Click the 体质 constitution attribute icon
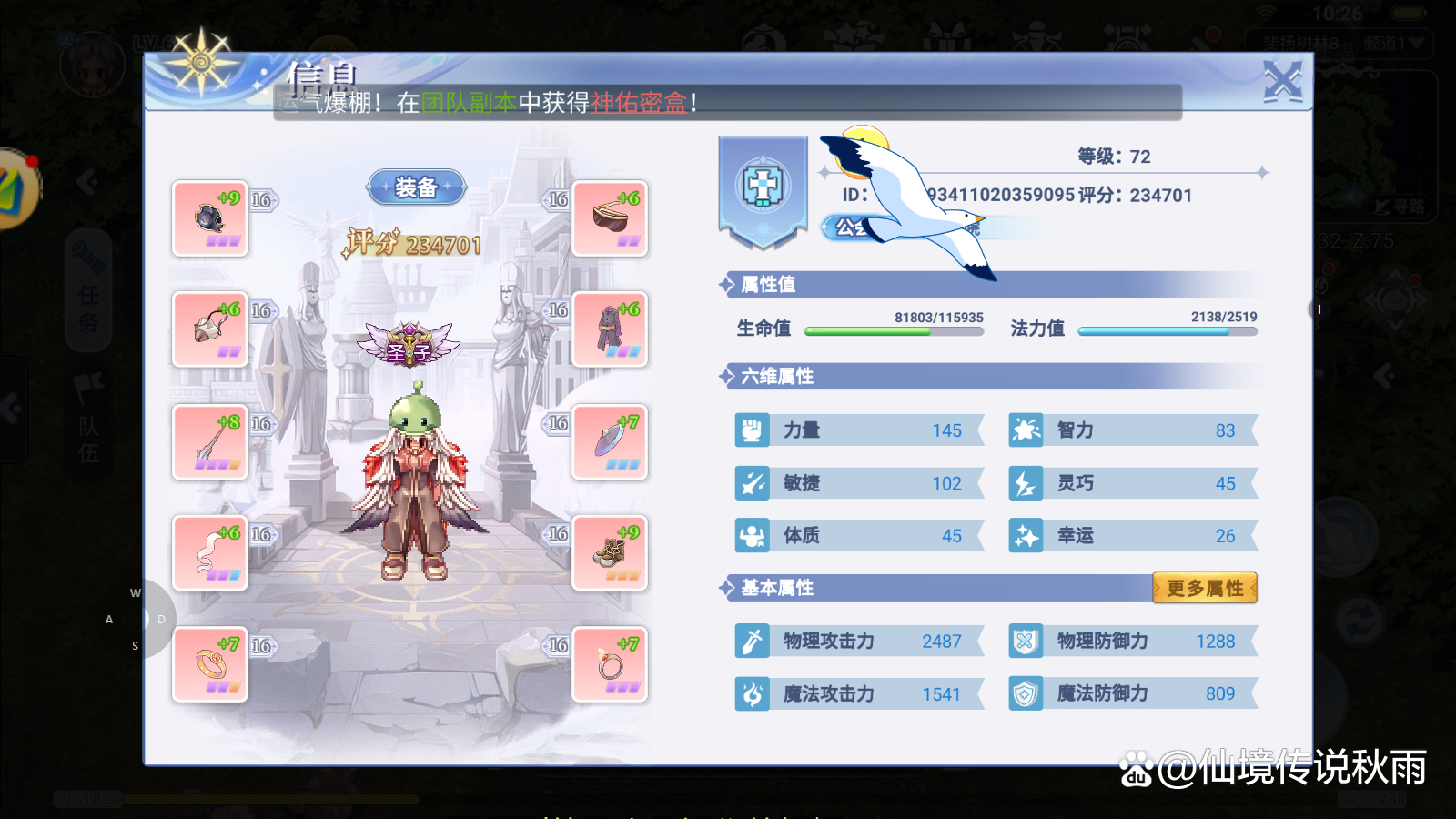1456x819 pixels. pos(750,536)
